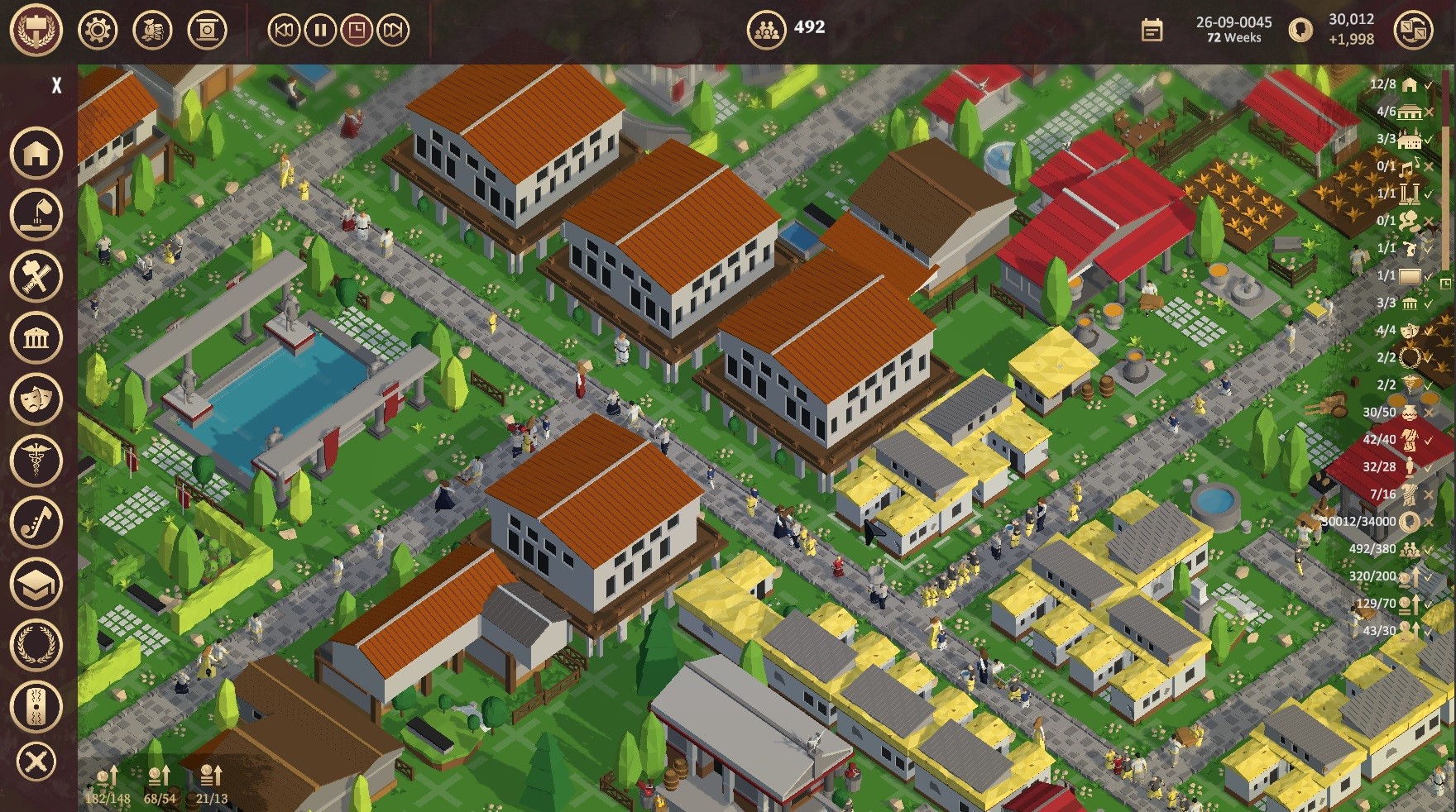Select the caduceus health category

click(36, 460)
